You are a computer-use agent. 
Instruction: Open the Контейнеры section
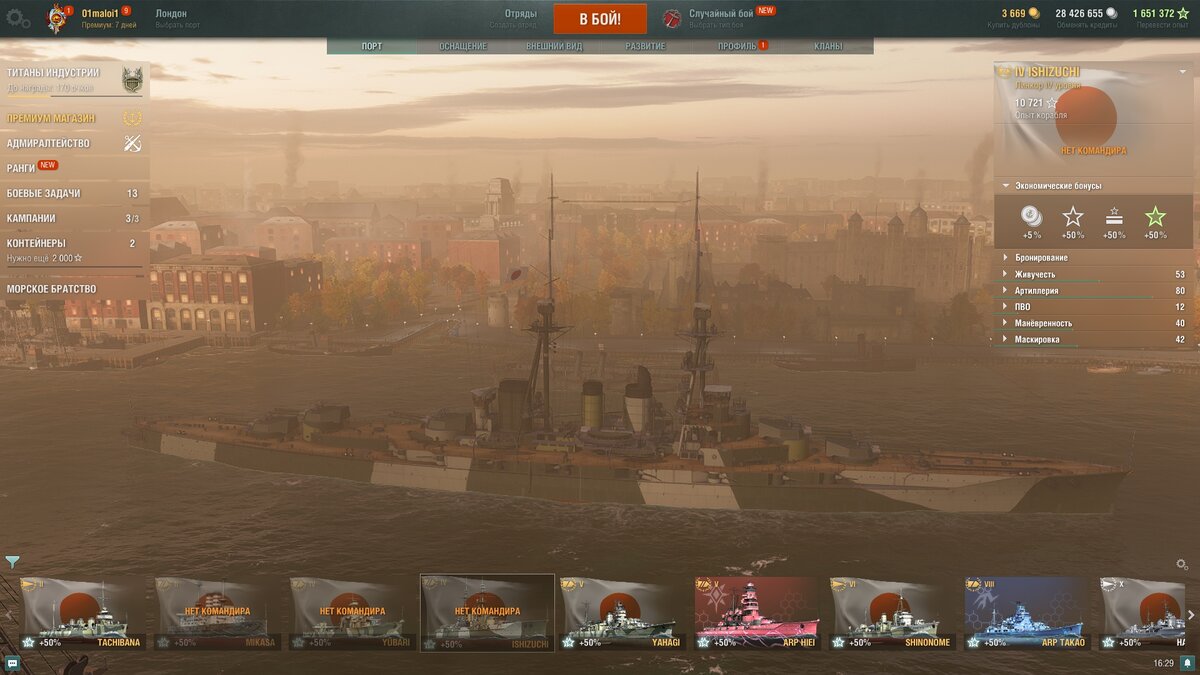click(37, 243)
